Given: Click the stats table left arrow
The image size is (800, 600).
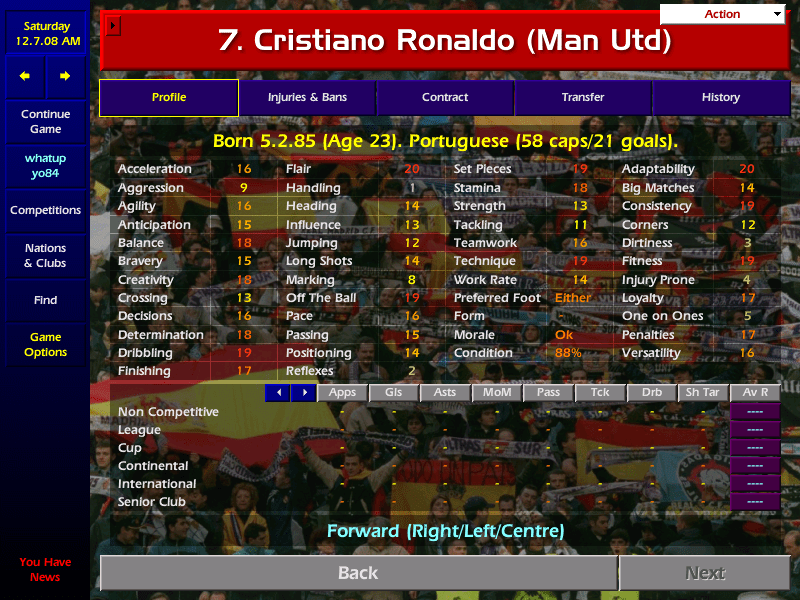Looking at the screenshot, I should pyautogui.click(x=278, y=393).
